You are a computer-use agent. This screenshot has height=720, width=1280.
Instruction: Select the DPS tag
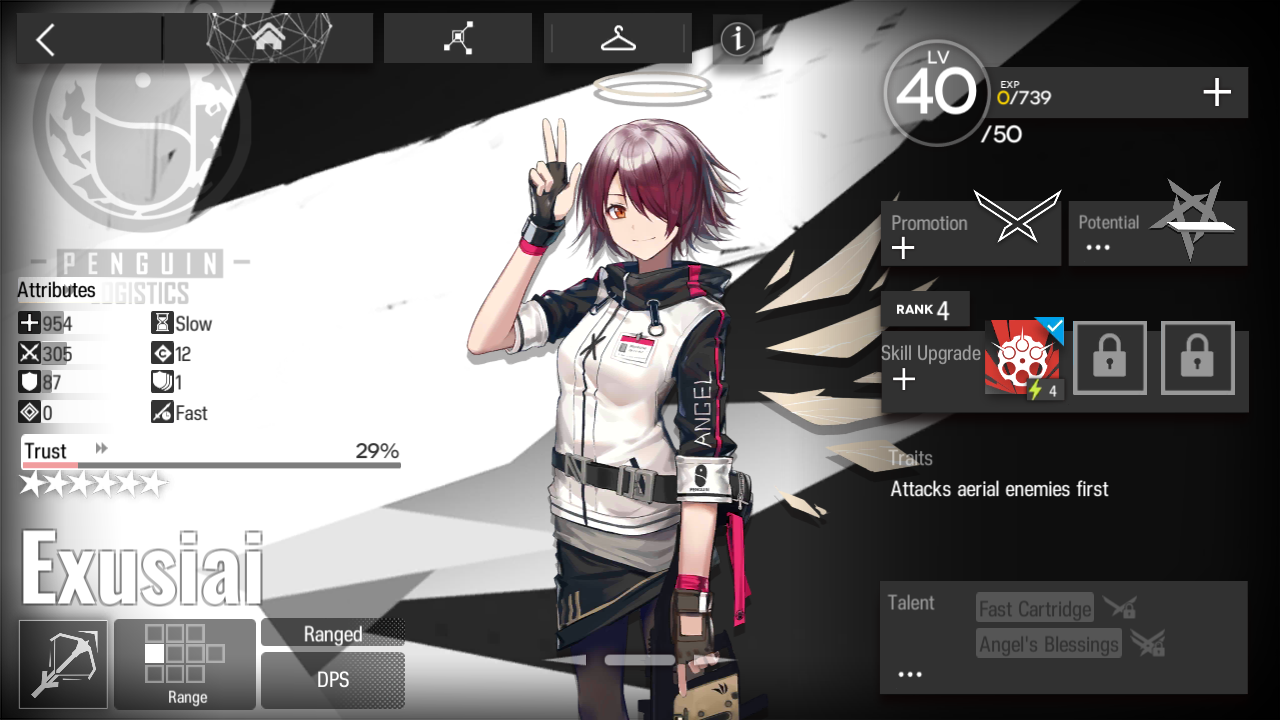coord(332,680)
